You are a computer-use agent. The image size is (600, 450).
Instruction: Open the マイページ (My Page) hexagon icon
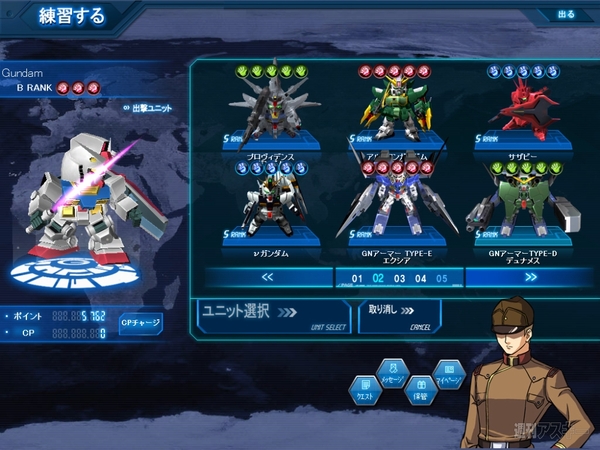[449, 373]
